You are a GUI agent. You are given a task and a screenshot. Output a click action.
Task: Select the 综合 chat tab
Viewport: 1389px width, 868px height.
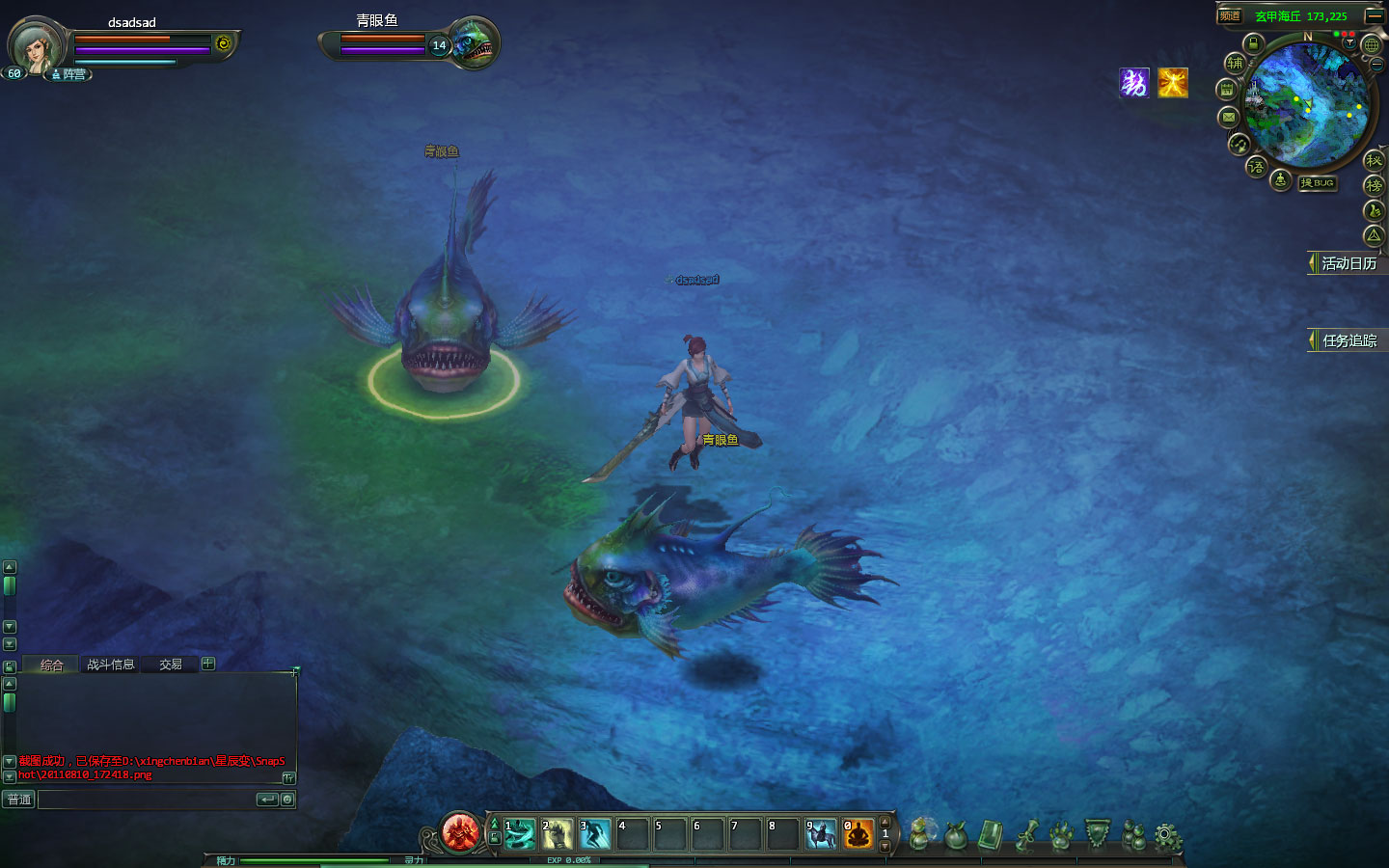[x=52, y=665]
